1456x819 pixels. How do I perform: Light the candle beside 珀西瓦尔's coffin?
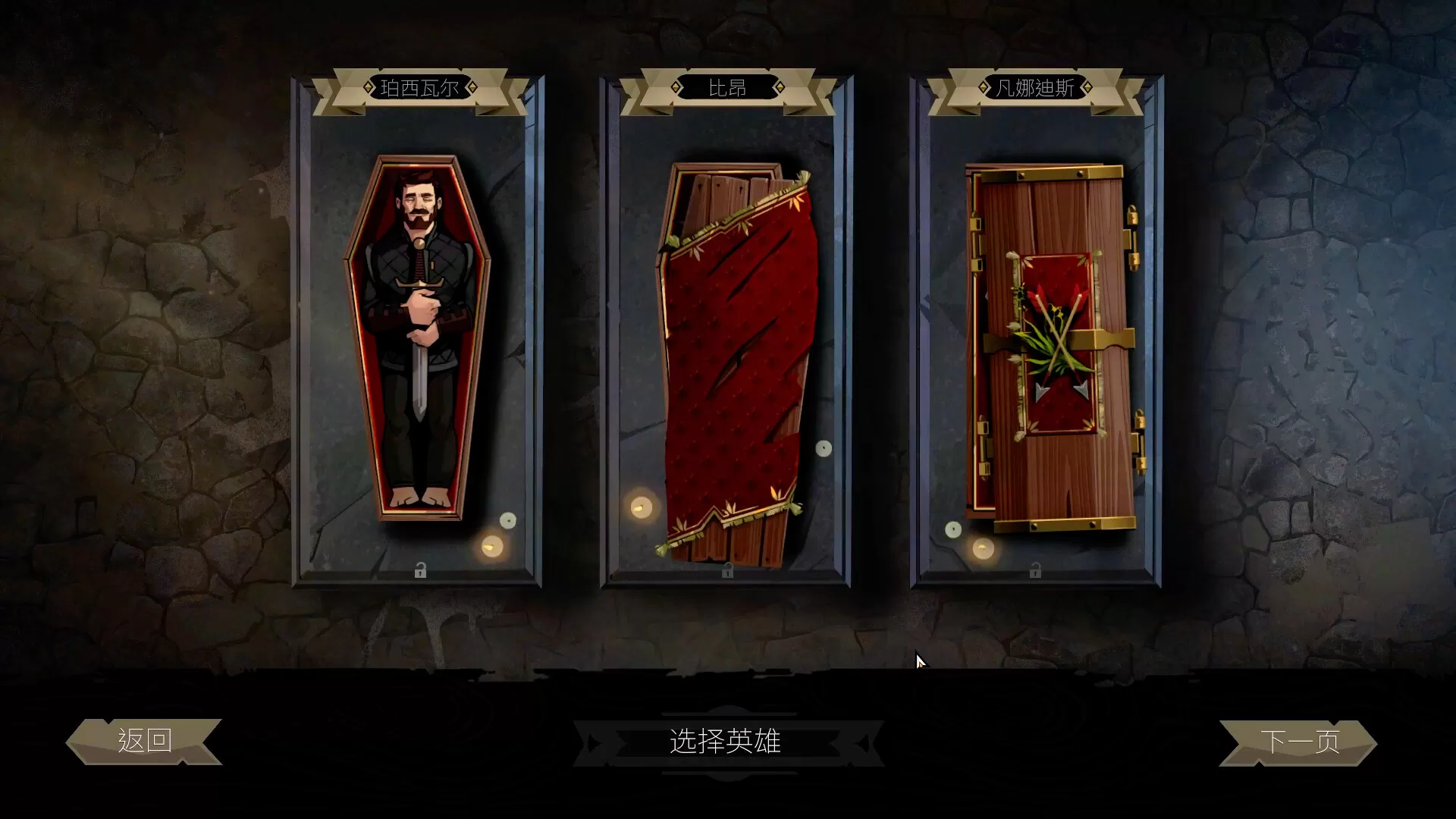(x=491, y=546)
